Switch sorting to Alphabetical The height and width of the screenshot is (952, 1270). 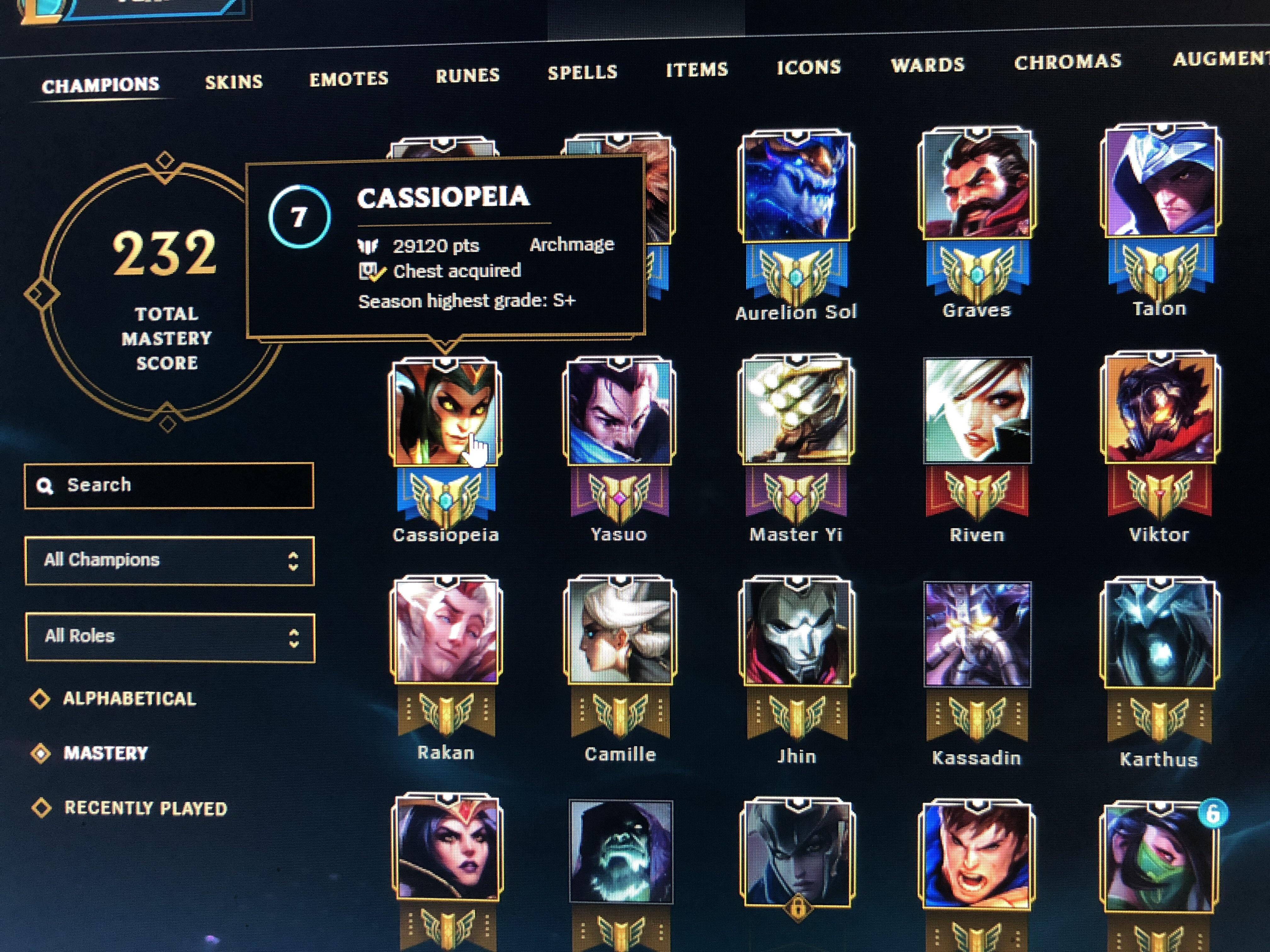point(129,699)
